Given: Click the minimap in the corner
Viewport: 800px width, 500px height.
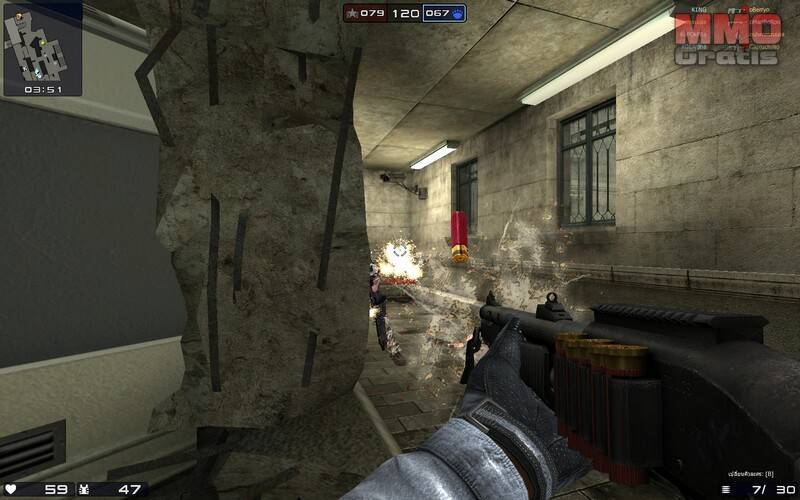Looking at the screenshot, I should click(42, 42).
